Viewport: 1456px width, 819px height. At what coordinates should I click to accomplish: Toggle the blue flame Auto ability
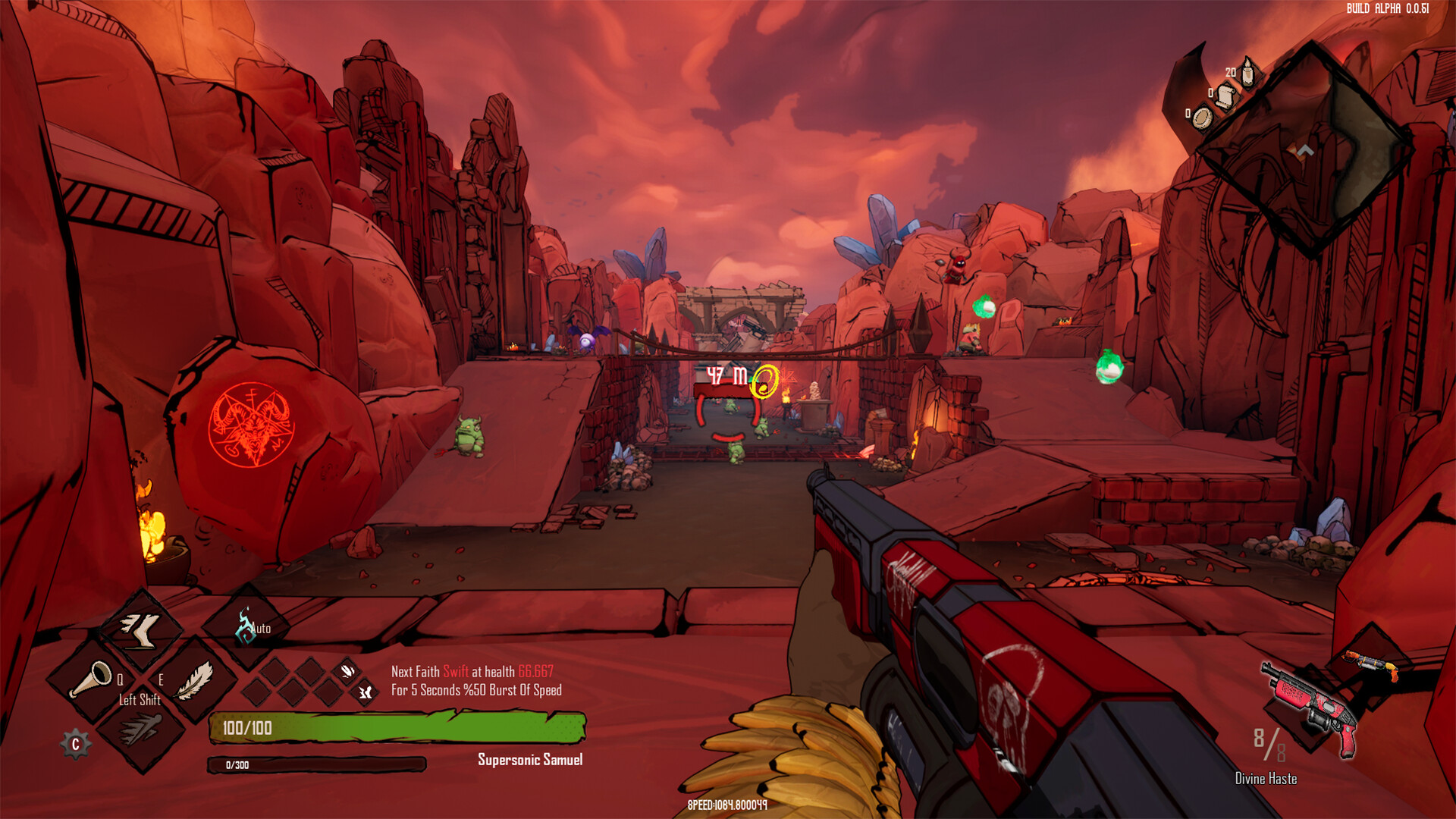[244, 625]
